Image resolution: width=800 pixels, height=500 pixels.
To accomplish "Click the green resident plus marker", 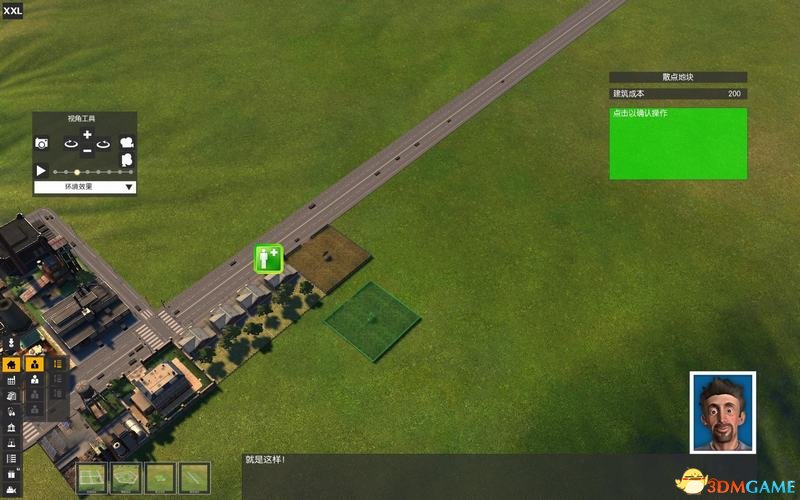I will [x=268, y=258].
